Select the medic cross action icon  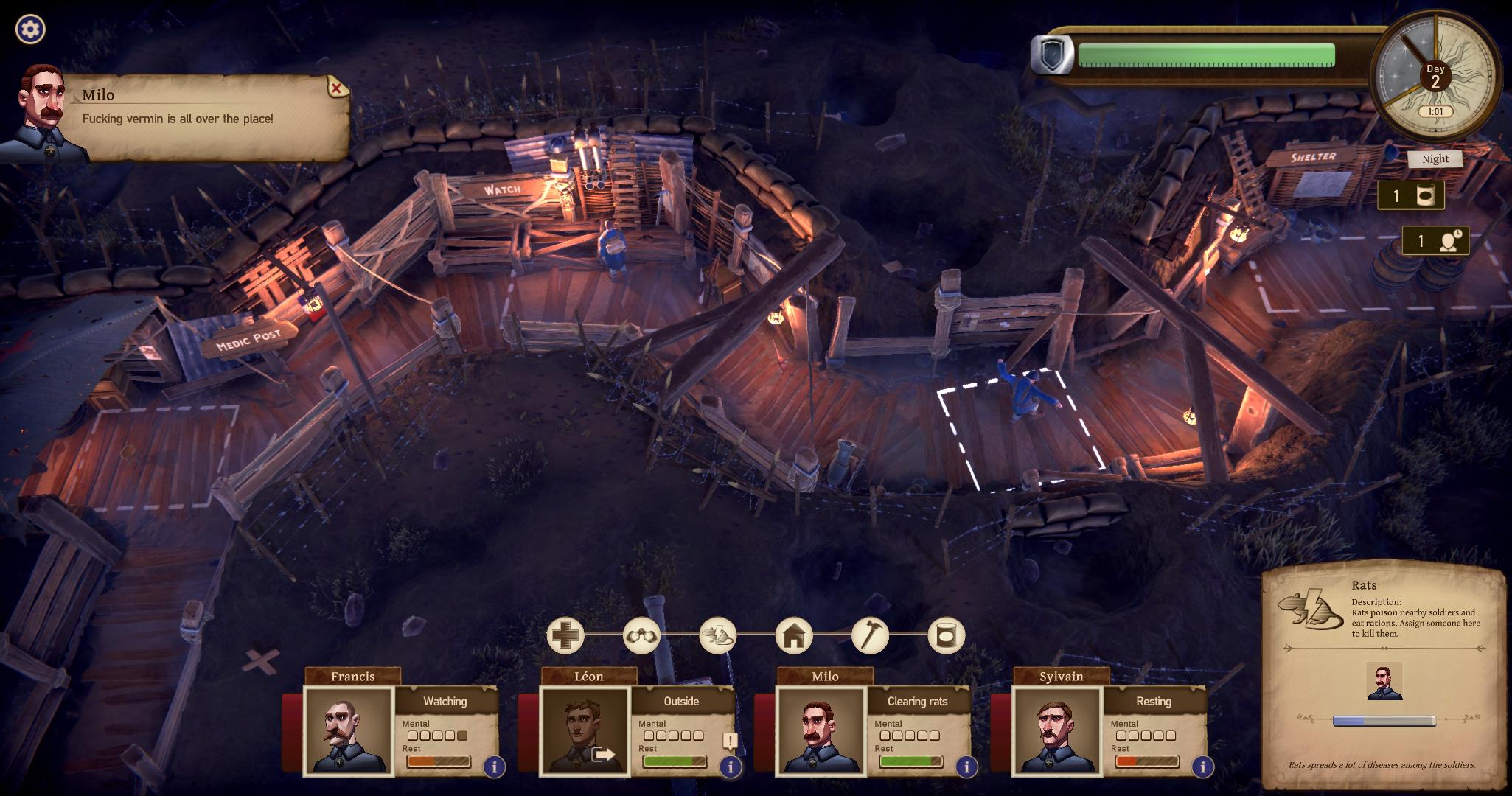pyautogui.click(x=565, y=635)
